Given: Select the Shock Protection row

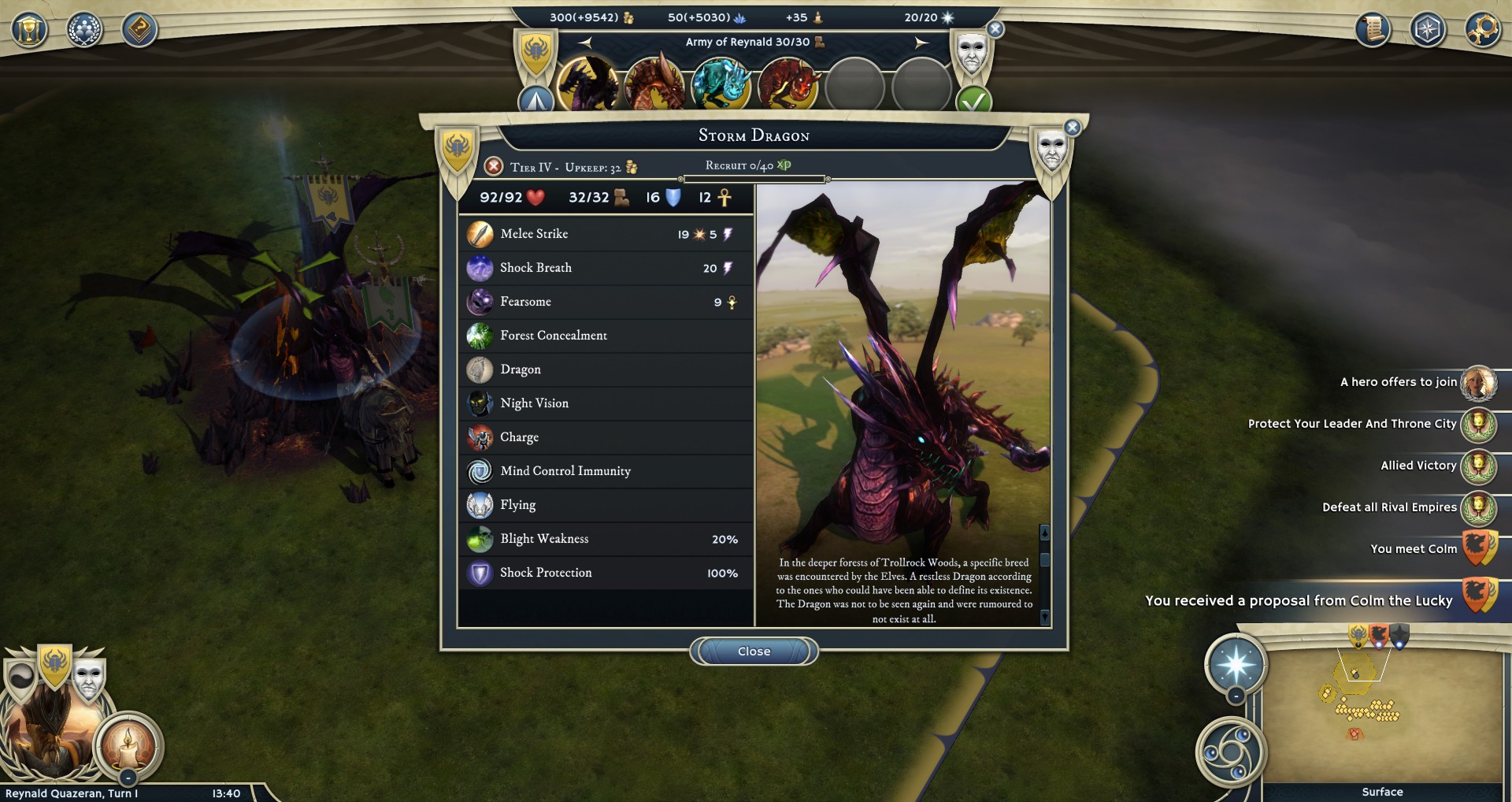Looking at the screenshot, I should pos(605,573).
